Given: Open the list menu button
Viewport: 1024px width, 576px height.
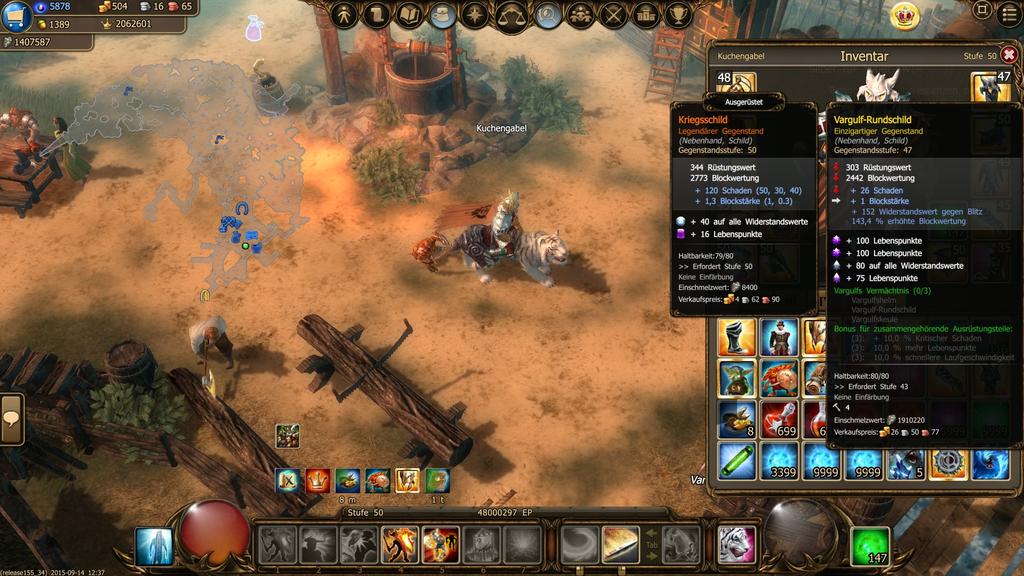Looking at the screenshot, I should click(1007, 11).
